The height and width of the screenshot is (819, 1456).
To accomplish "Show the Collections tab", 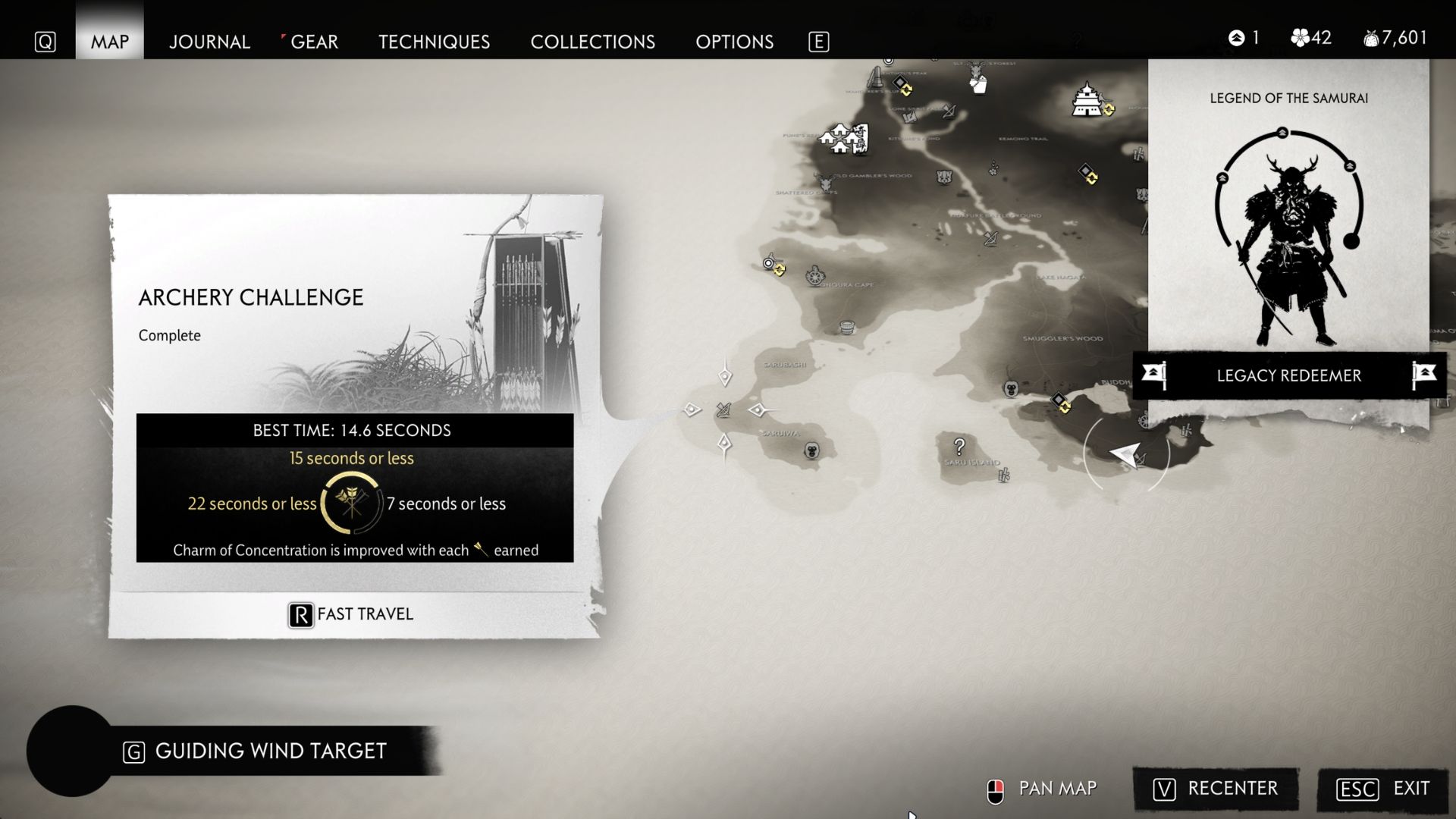I will (592, 42).
